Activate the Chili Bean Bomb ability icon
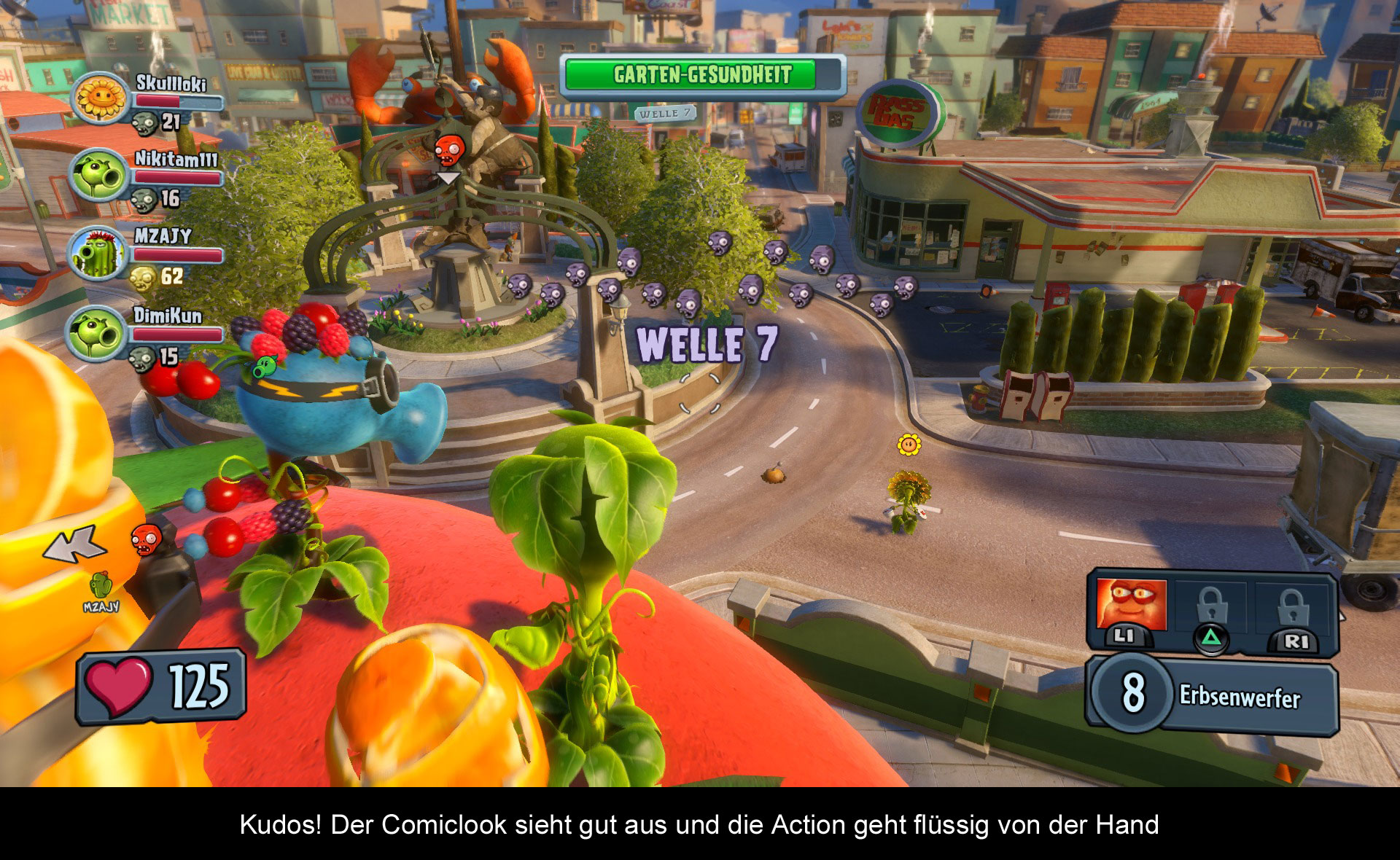Image resolution: width=1400 pixels, height=860 pixels. (x=1131, y=606)
